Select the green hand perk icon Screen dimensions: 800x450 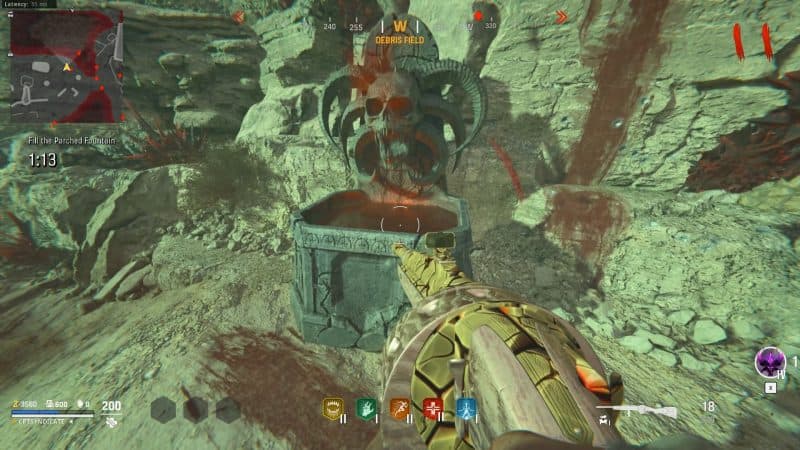coord(366,408)
